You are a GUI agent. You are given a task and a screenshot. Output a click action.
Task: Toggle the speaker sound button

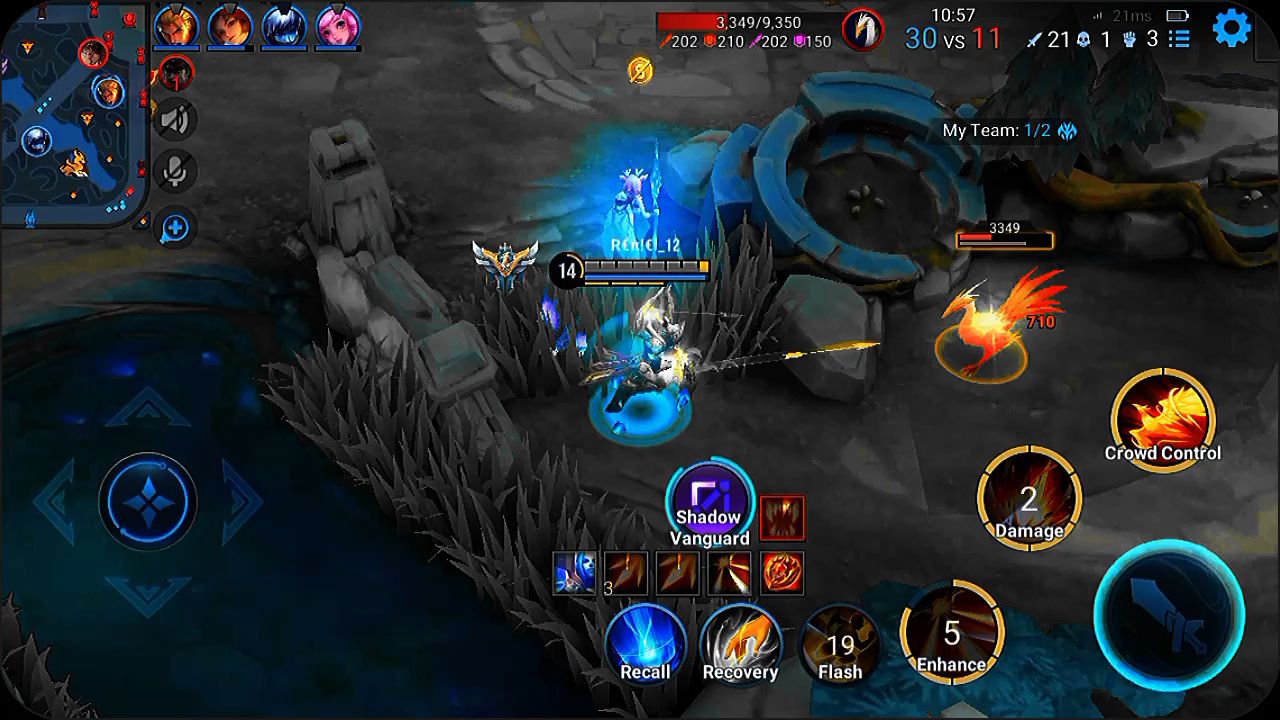(x=176, y=121)
